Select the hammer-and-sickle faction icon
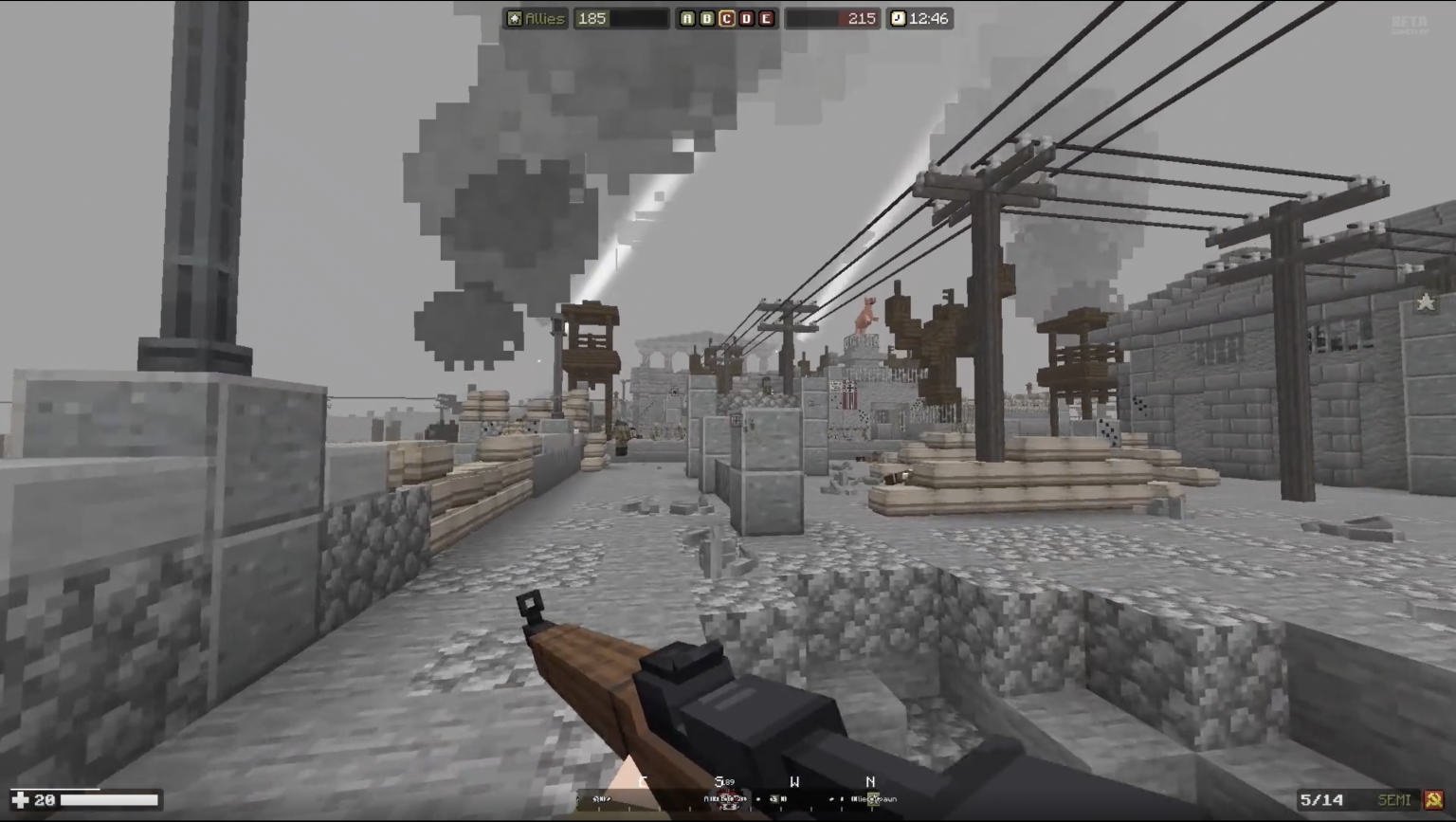Image resolution: width=1456 pixels, height=822 pixels. 1434,799
